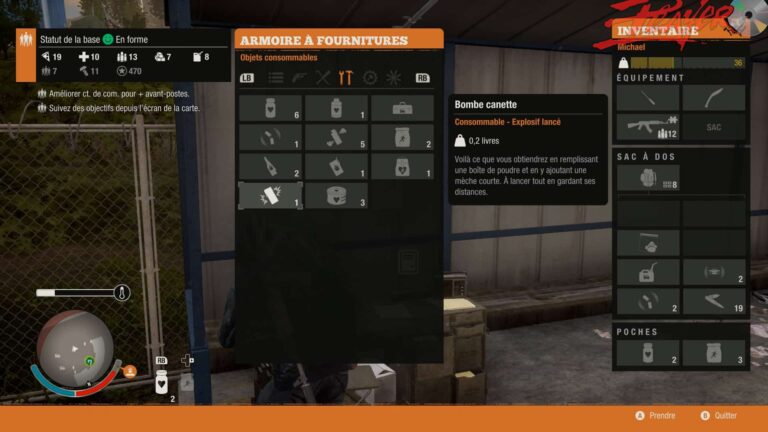The image size is (768, 432).
Task: Open the asterisk category tab
Action: tap(393, 77)
